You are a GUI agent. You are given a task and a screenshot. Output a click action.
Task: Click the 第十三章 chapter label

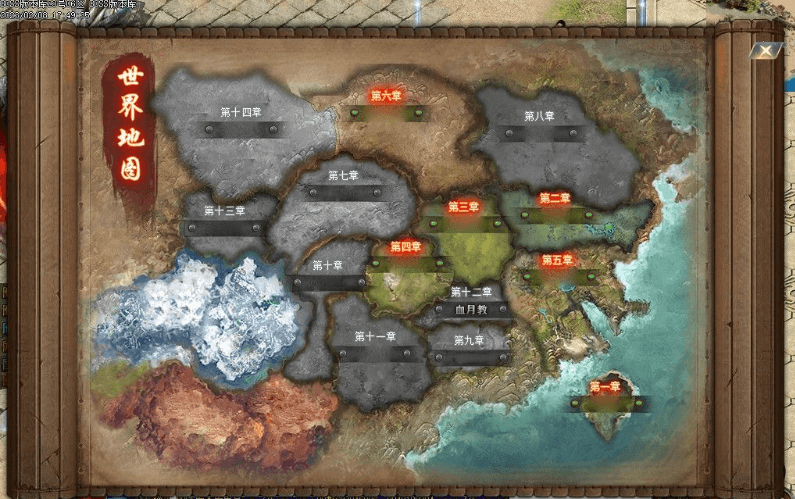224,211
